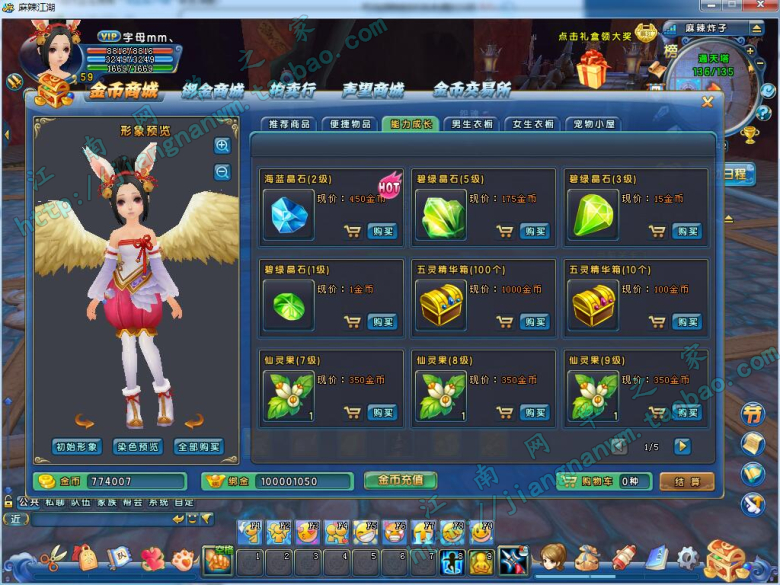
Task: Click 购买 for 碧绿晶石(5级)
Action: point(534,231)
